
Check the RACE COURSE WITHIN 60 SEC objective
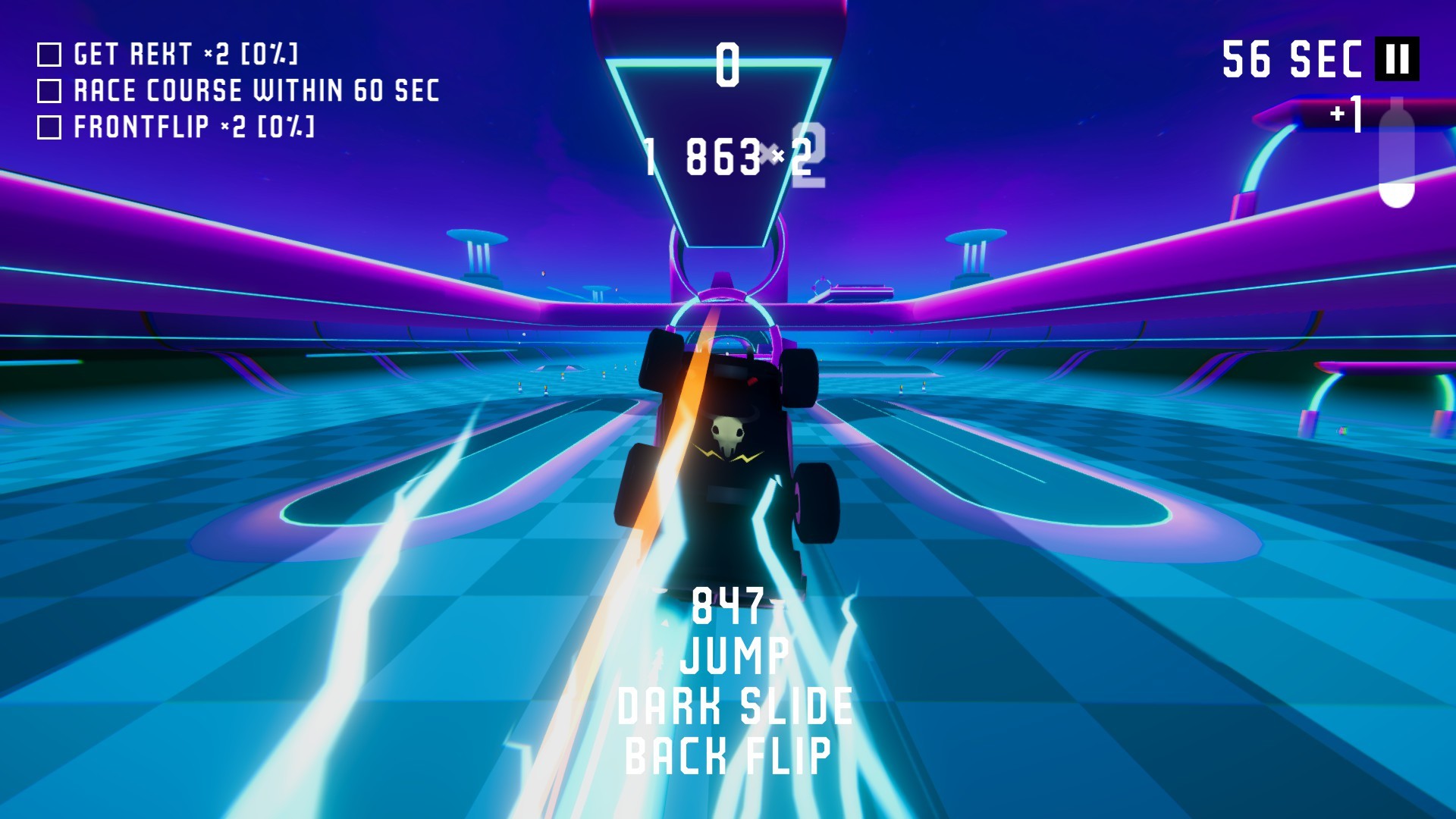[x=49, y=89]
